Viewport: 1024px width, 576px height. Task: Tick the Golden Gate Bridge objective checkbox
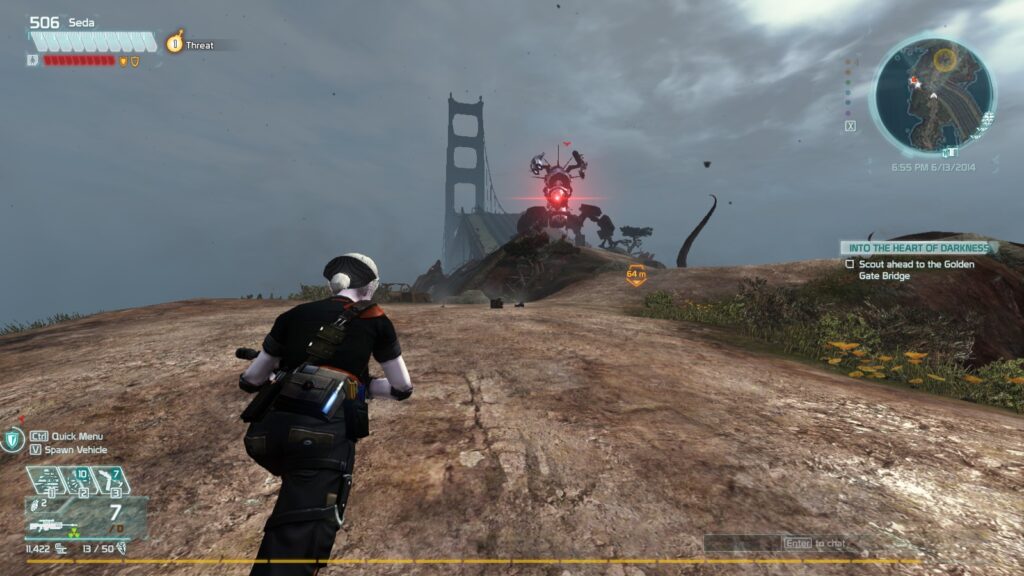click(849, 264)
